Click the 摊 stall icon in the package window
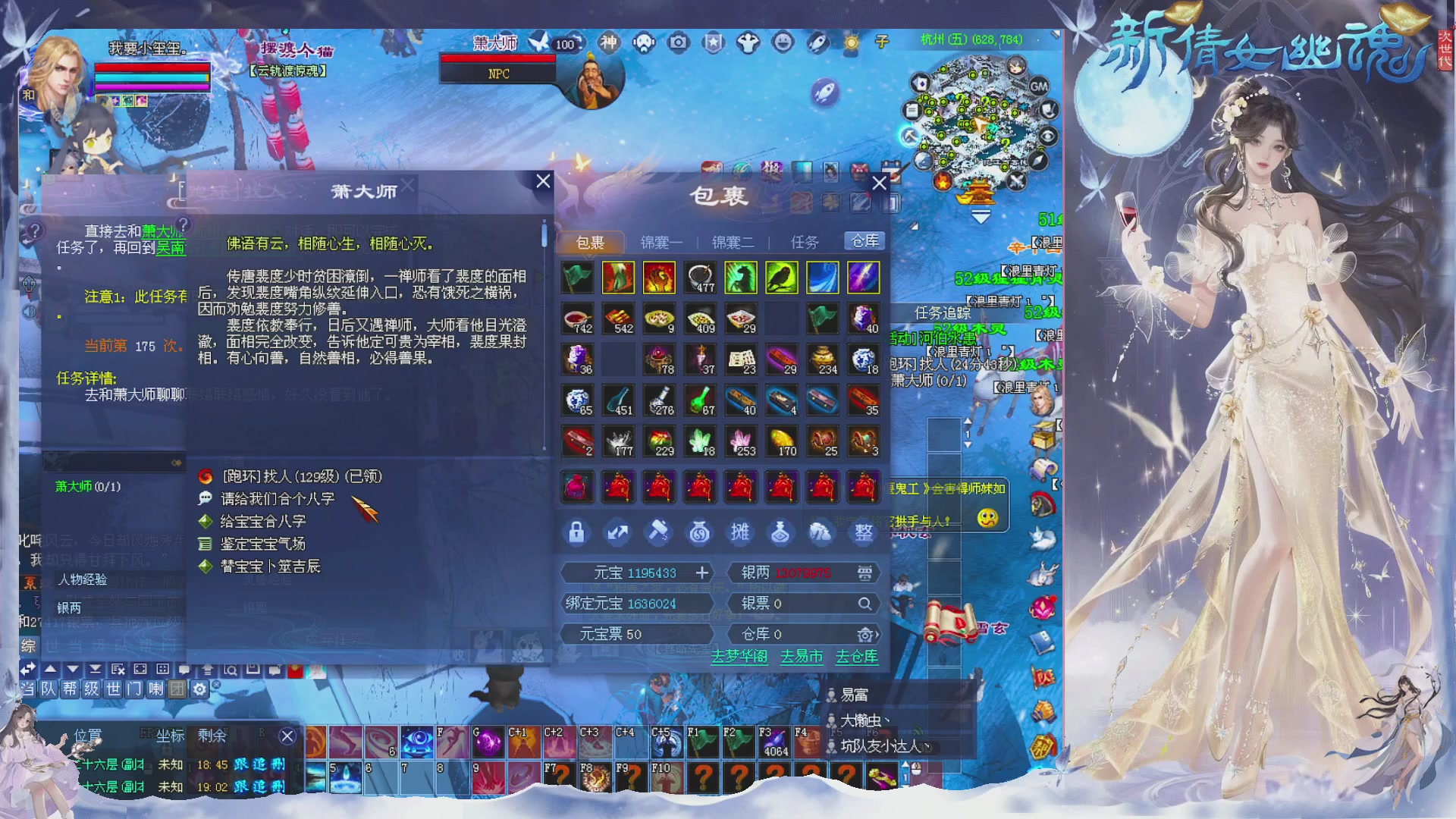 (741, 532)
